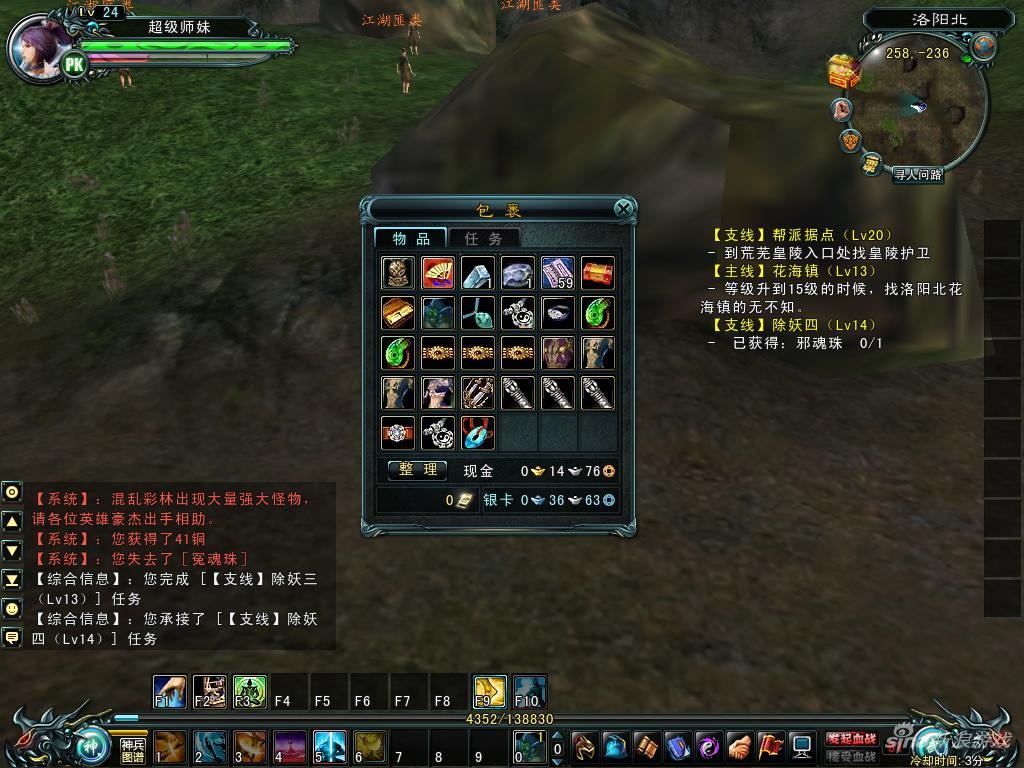
Task: Switch to the 任务 tab in the bag
Action: coord(484,238)
